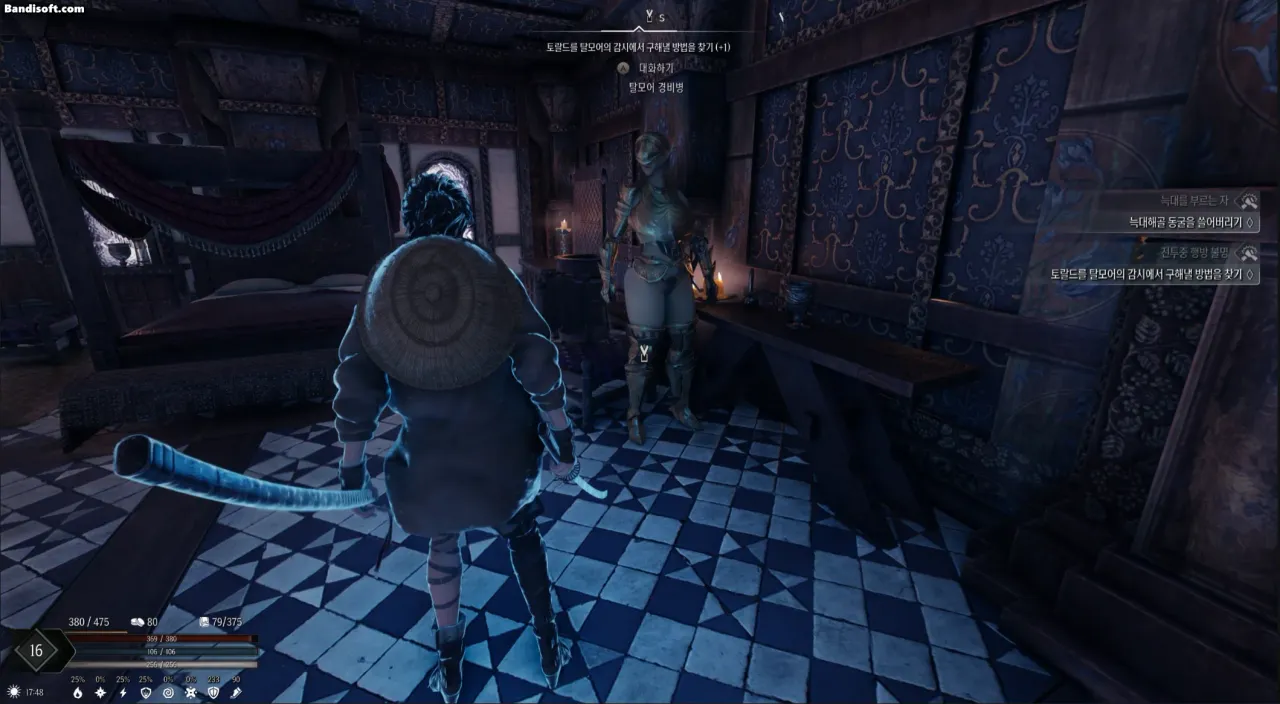Select the lightning bolt resistance icon
1280x704 pixels.
123,692
